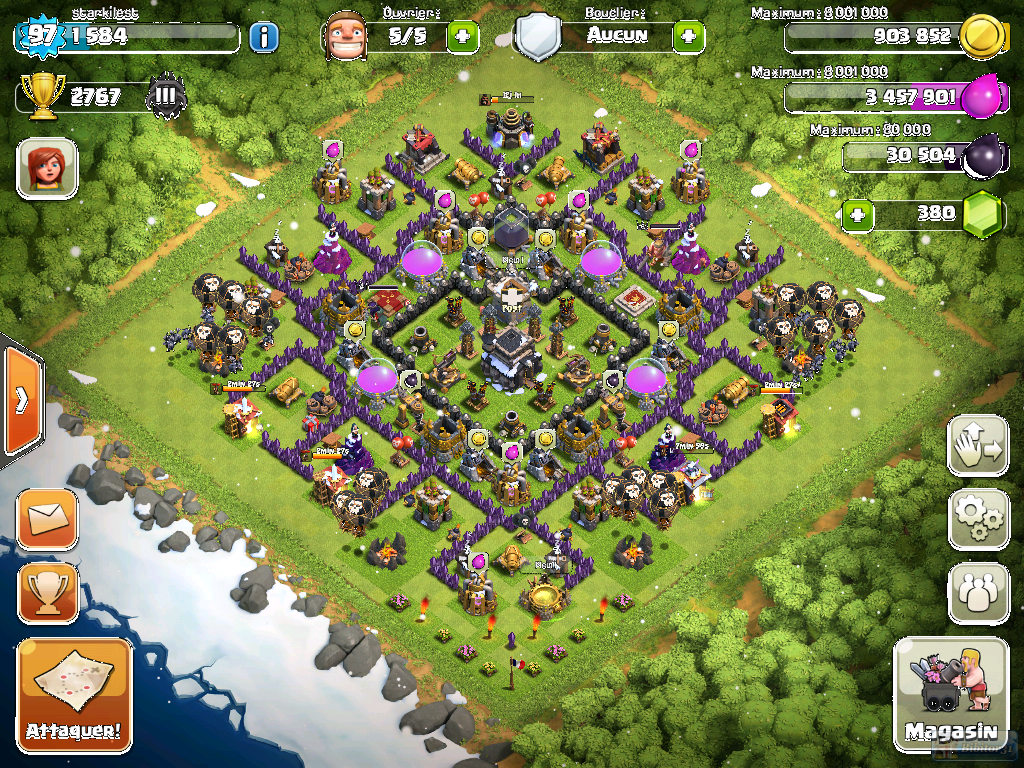The height and width of the screenshot is (768, 1024).
Task: Tap the builder face icon
Action: tap(346, 37)
